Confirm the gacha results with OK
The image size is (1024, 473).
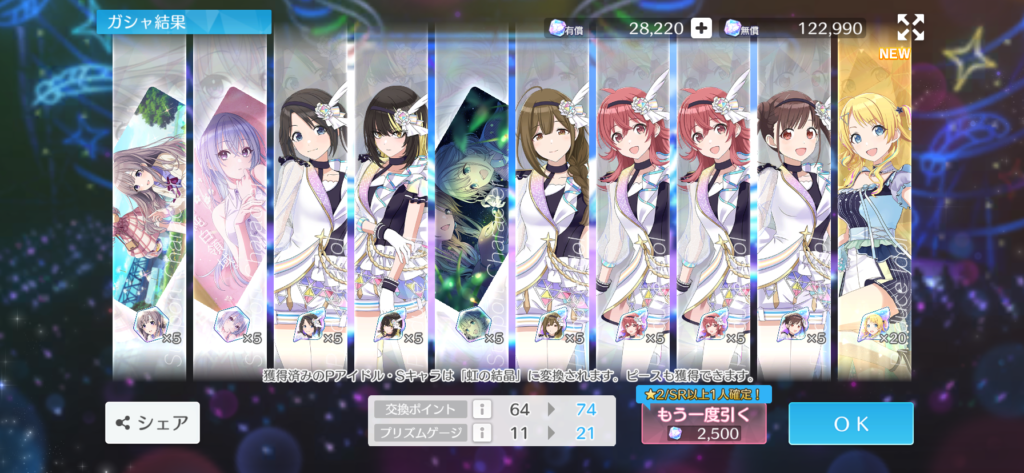tap(850, 423)
